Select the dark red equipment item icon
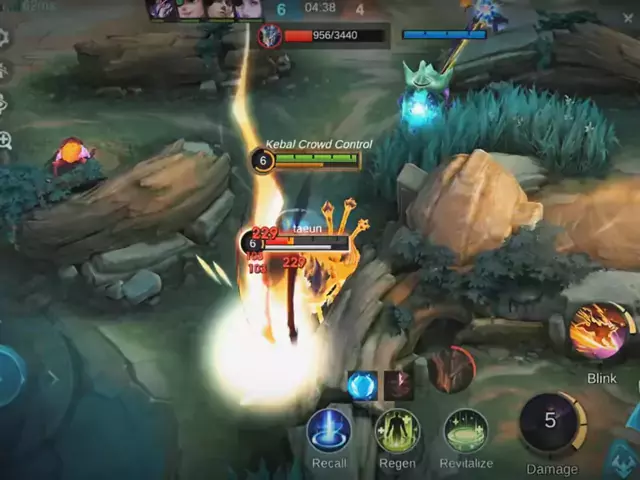This screenshot has width=640, height=480. [398, 385]
